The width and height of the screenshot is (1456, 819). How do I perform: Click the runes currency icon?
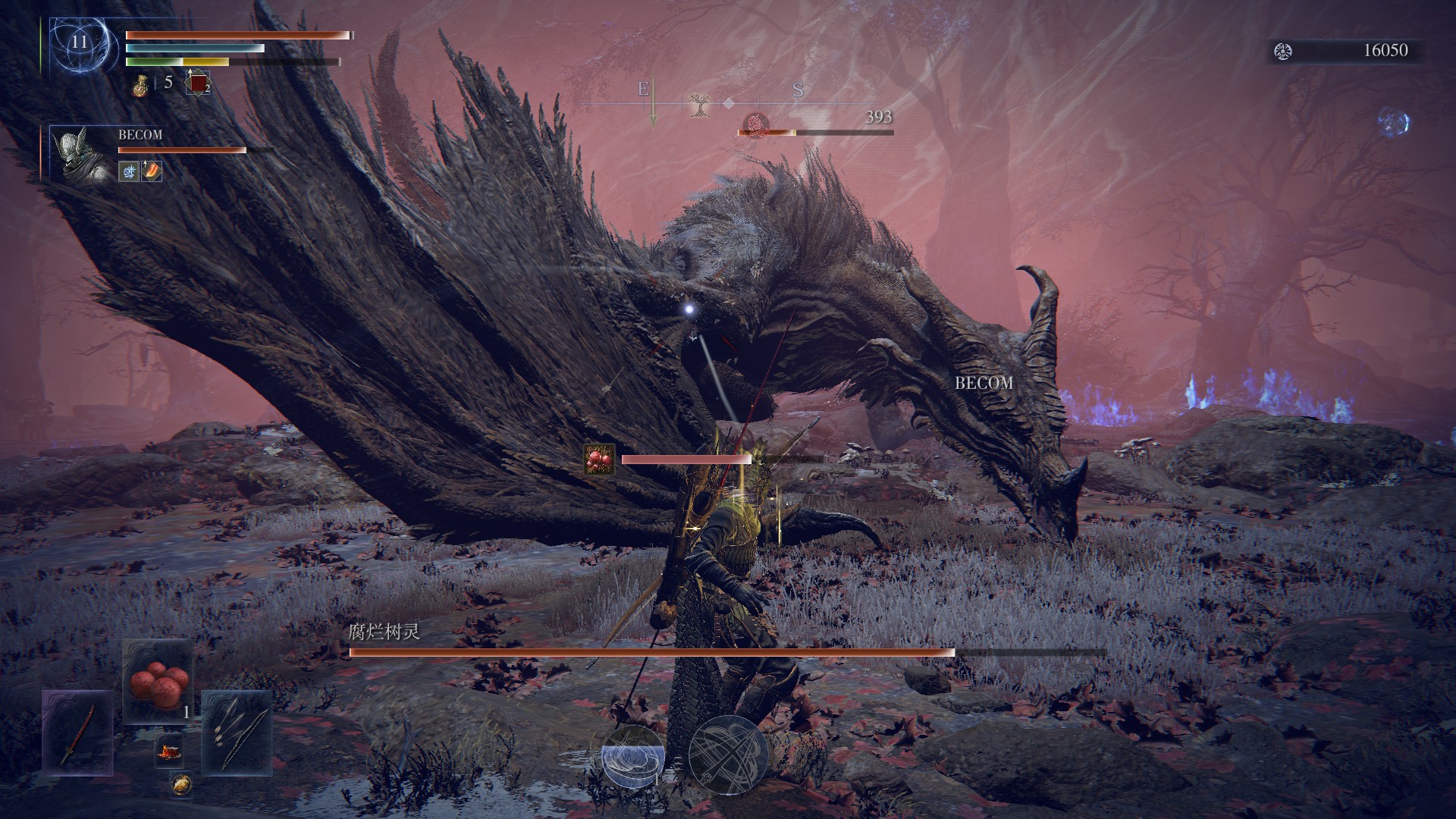coord(1283,52)
